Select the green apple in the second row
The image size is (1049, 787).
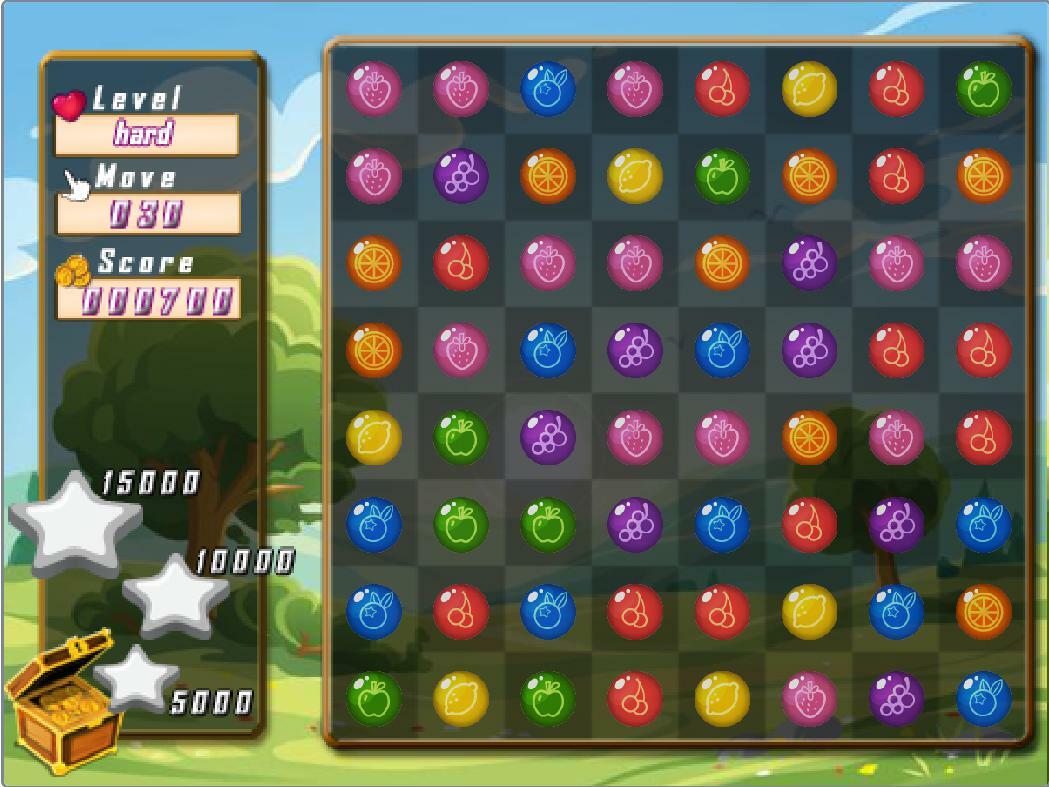pos(722,176)
